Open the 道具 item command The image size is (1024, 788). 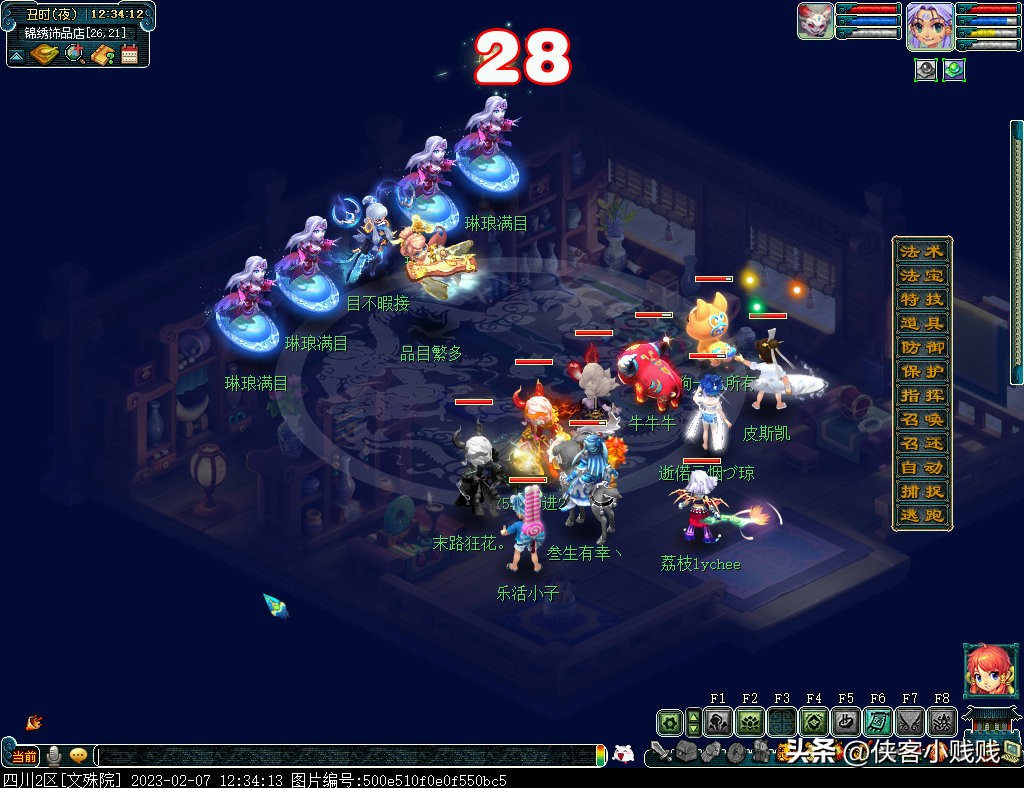point(921,323)
